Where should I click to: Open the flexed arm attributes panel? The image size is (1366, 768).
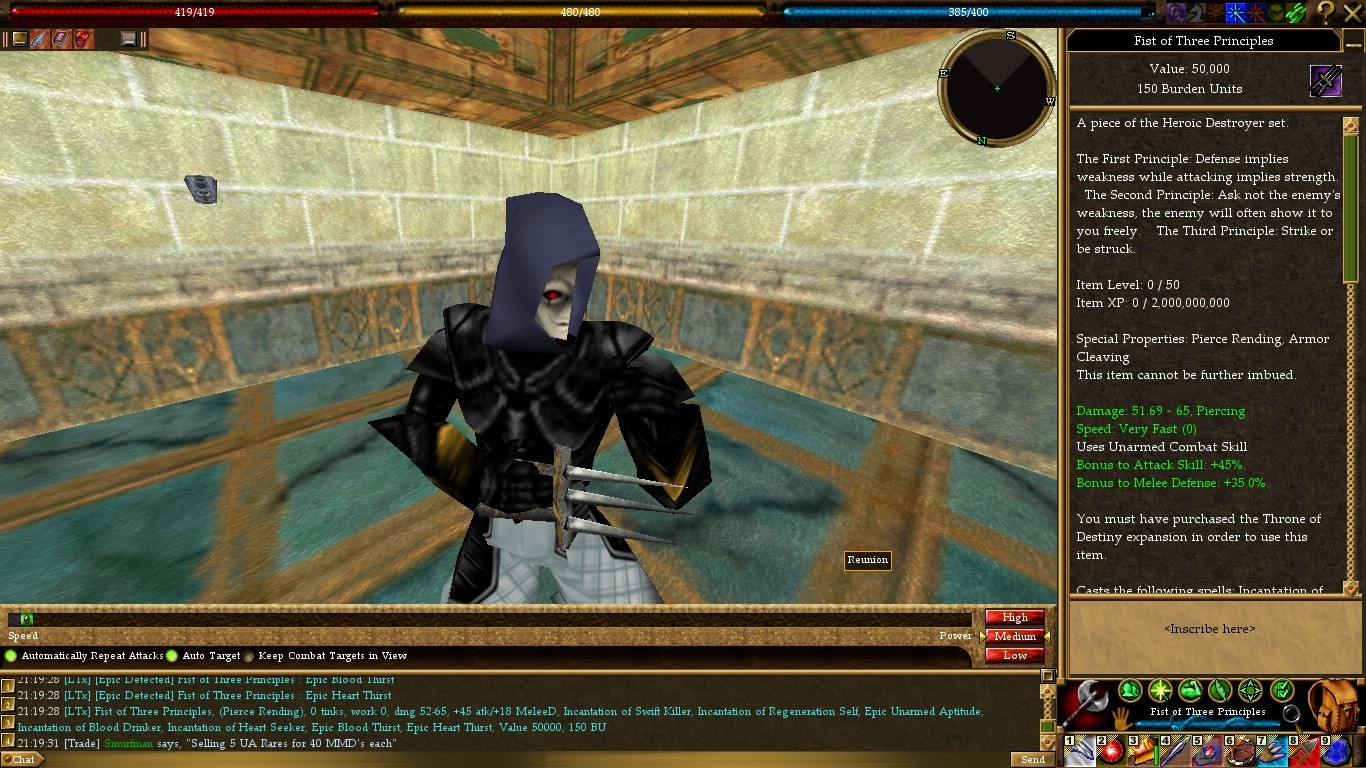(1190, 690)
